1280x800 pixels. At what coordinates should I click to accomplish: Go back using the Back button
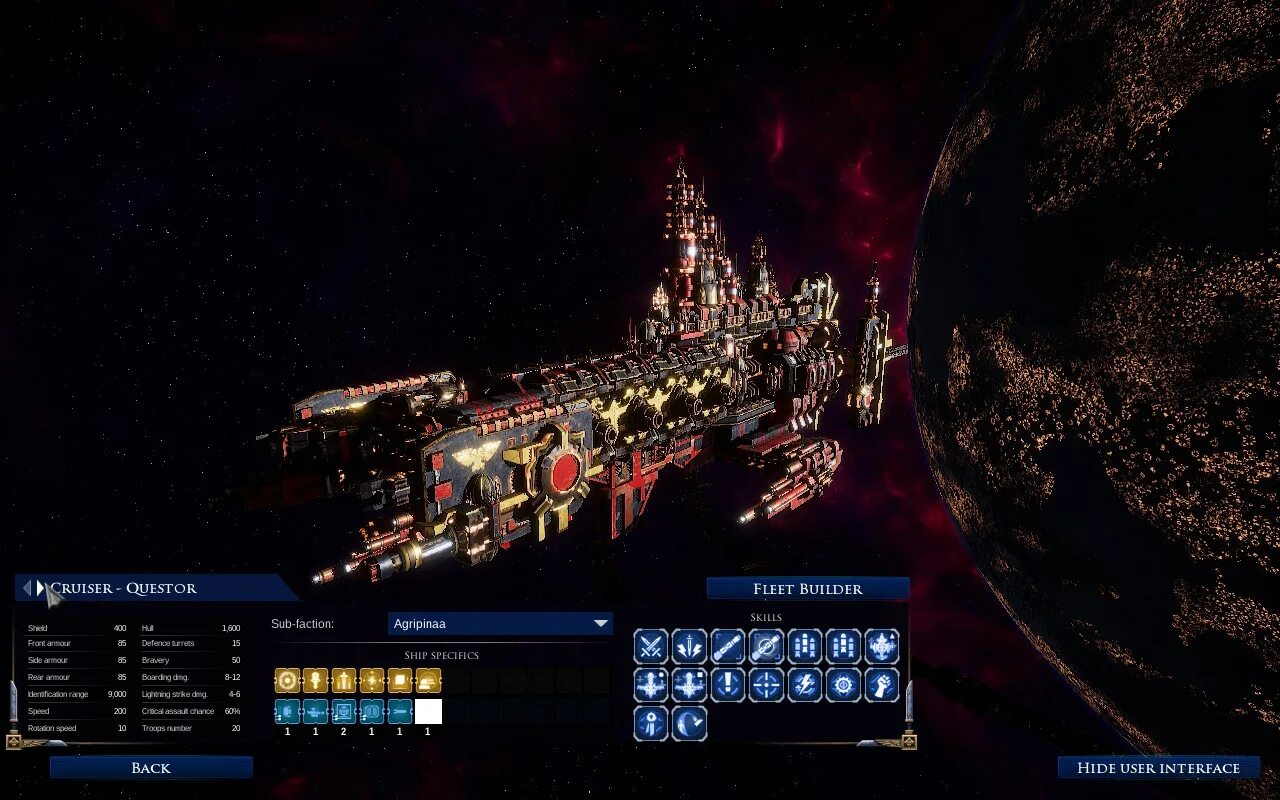(x=151, y=768)
